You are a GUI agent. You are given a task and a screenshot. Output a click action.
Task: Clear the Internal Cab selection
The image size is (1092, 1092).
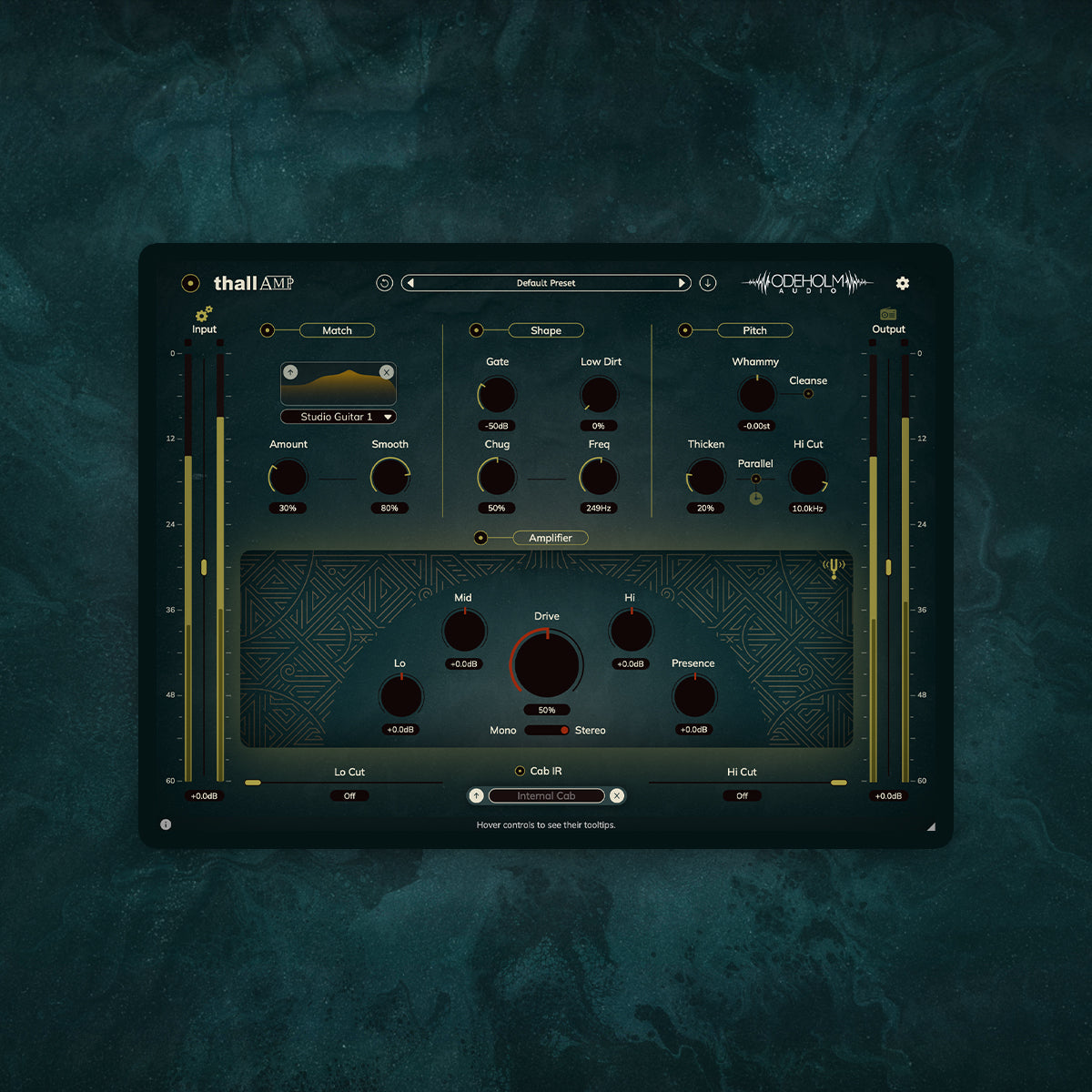click(617, 795)
